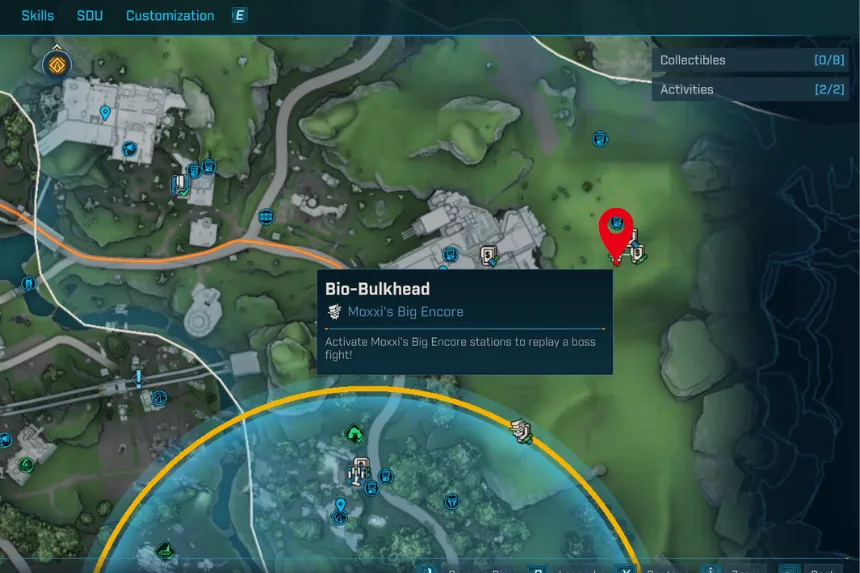Select the Moxxi's Big Encore tooltip entry
860x573 pixels.
pos(405,312)
